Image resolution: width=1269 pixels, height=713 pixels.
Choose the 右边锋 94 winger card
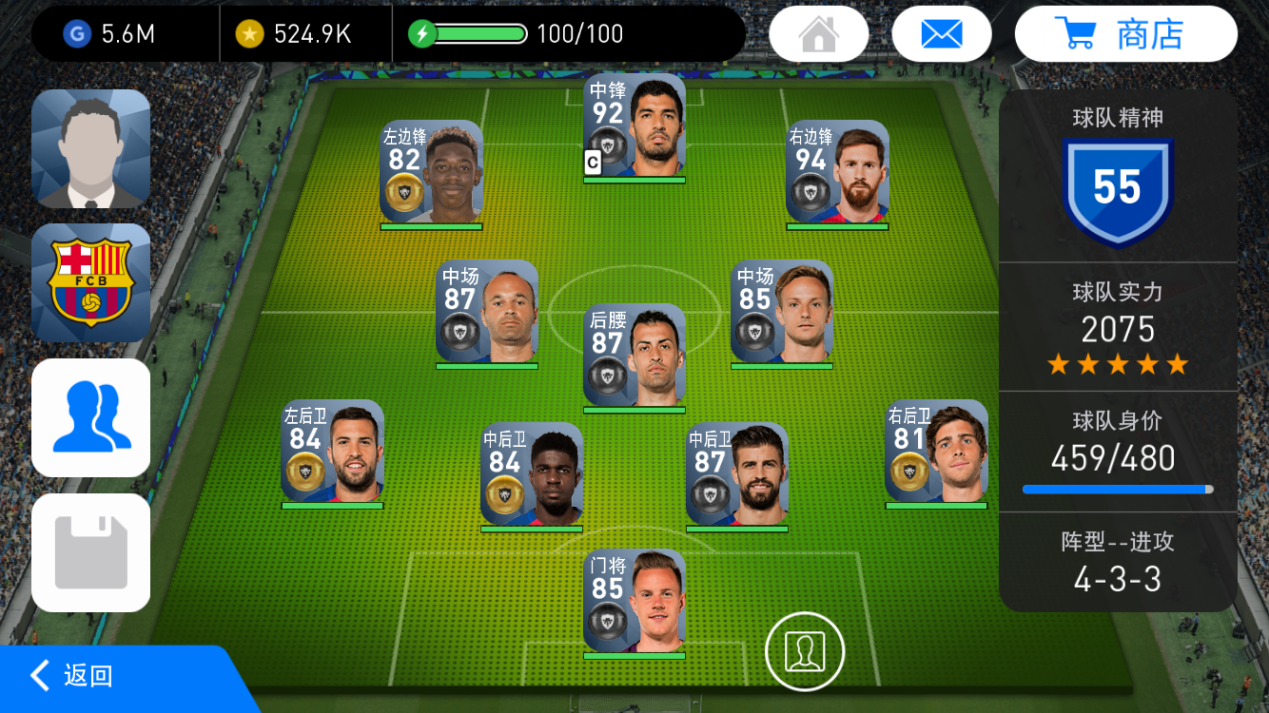pos(837,173)
